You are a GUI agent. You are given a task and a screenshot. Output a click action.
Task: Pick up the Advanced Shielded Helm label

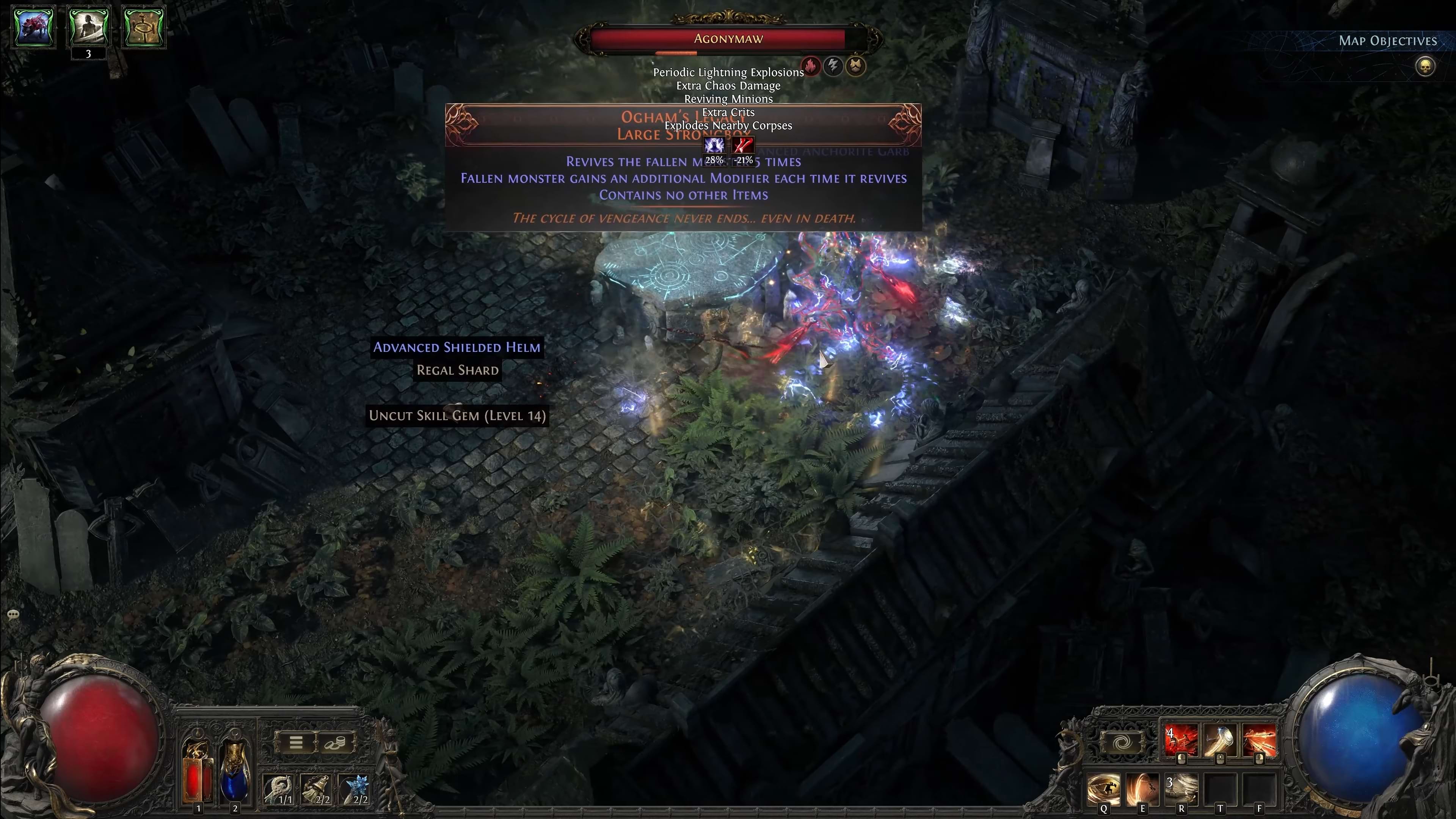(x=457, y=347)
